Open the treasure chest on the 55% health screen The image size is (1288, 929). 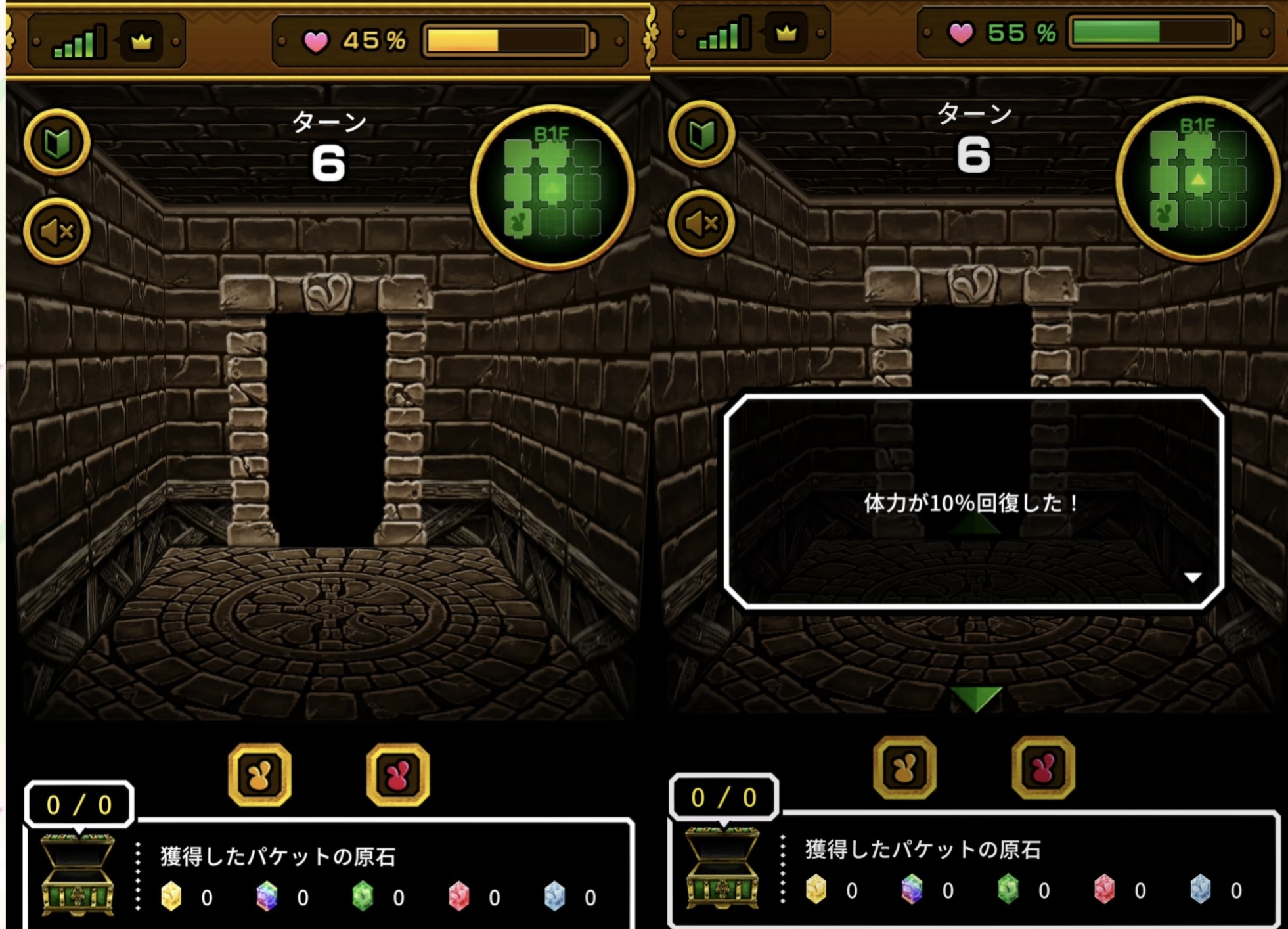click(722, 867)
